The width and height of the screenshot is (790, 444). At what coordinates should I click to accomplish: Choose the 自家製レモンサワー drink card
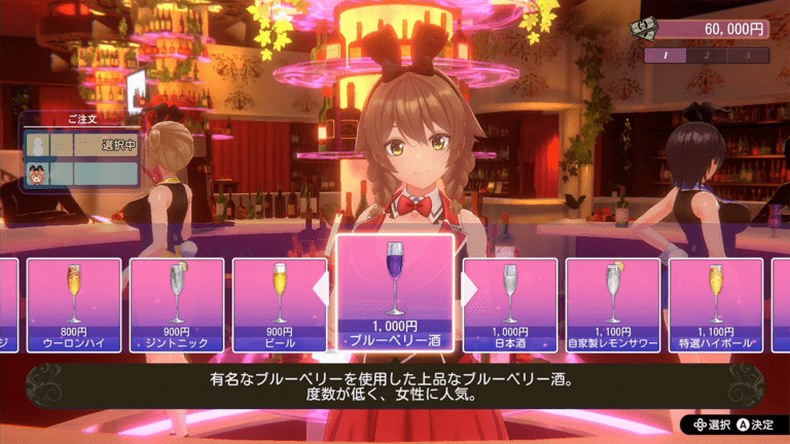(x=613, y=305)
